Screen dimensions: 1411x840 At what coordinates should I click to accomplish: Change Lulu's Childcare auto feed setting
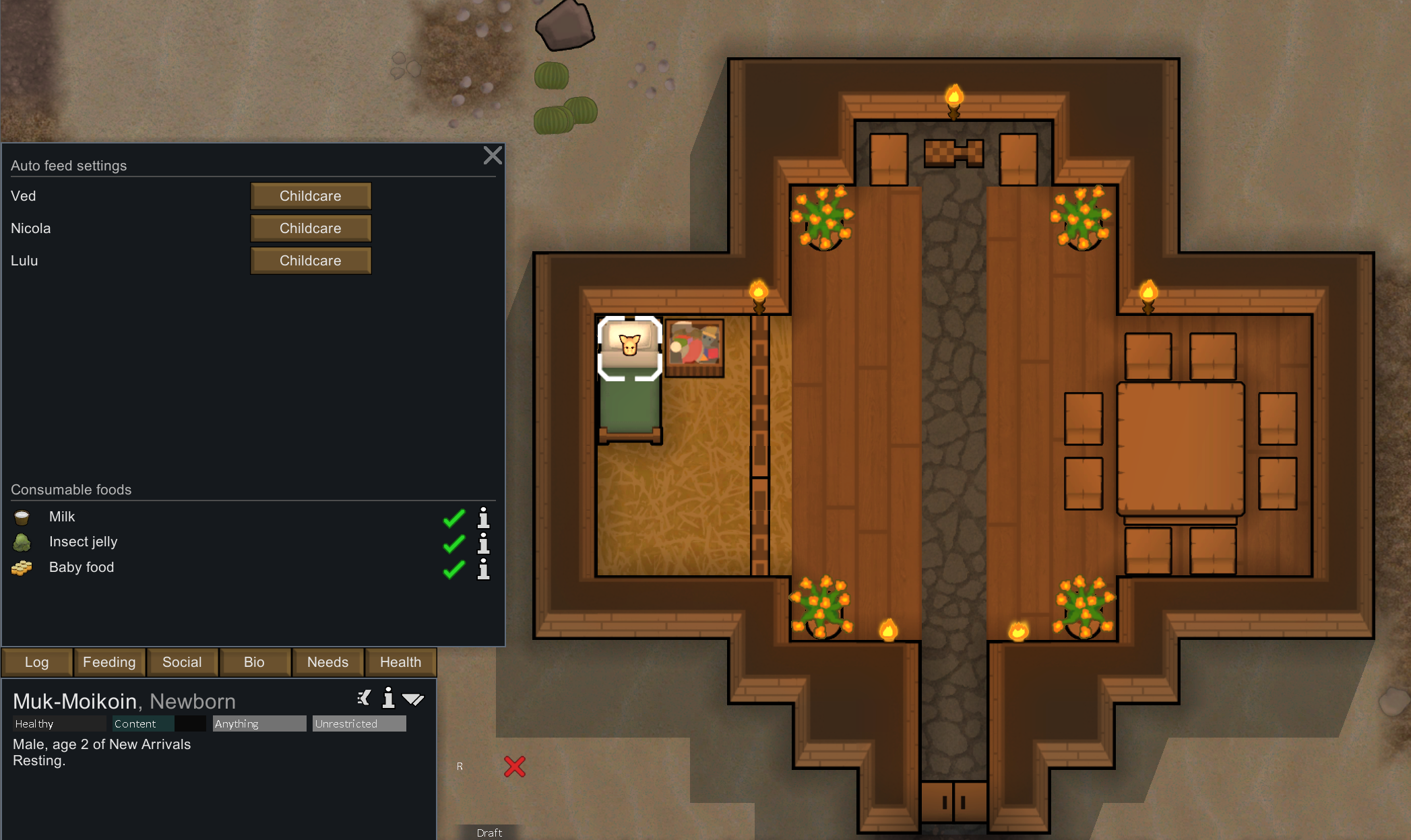pos(311,261)
